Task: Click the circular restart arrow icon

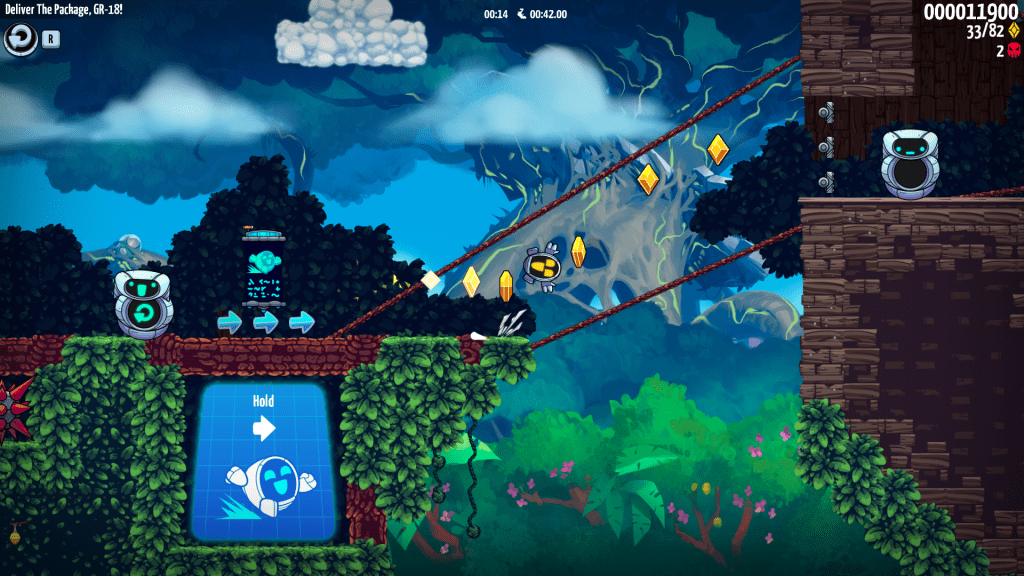Action: tap(20, 39)
